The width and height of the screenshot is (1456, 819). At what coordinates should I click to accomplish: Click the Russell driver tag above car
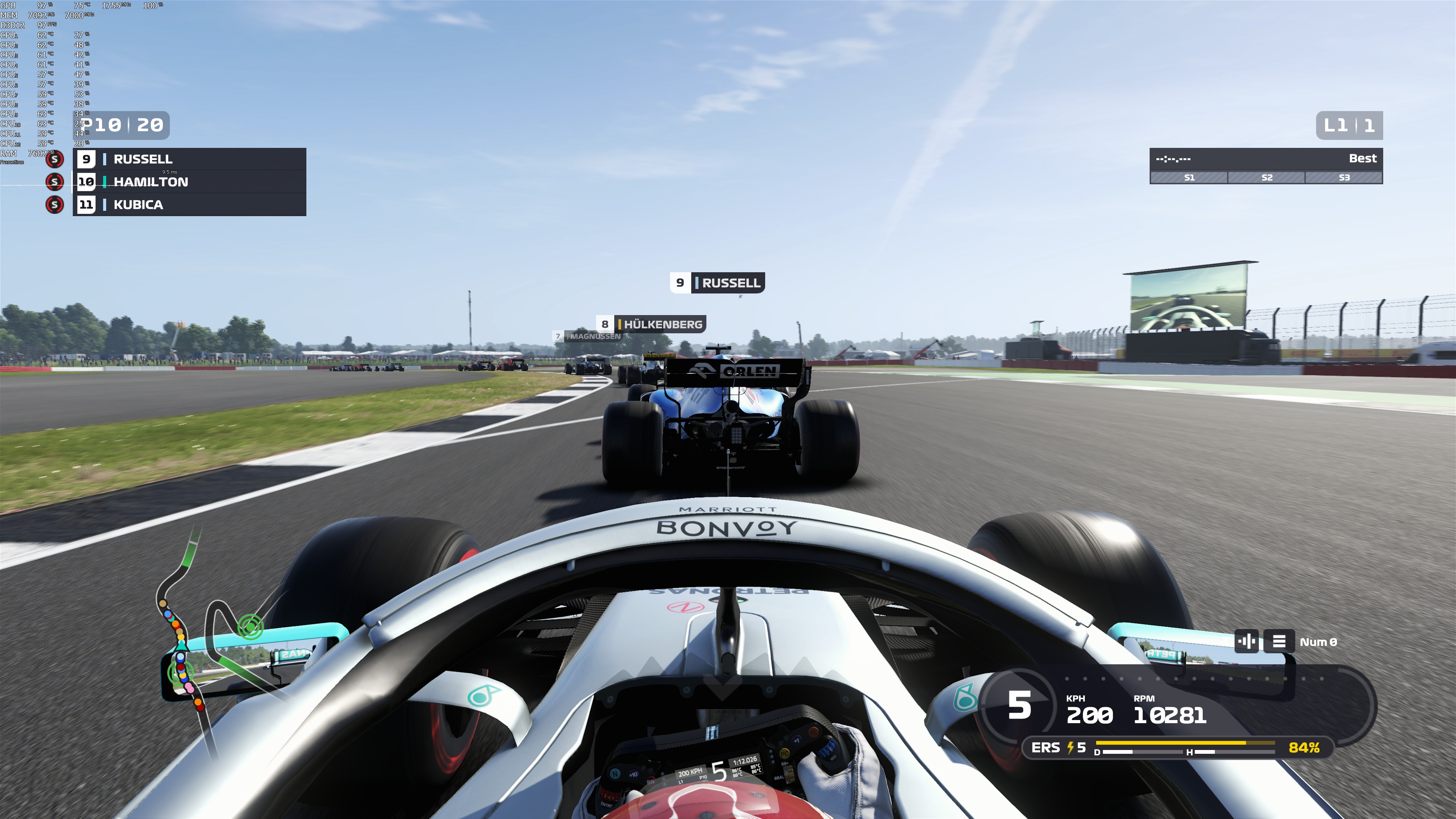click(717, 282)
